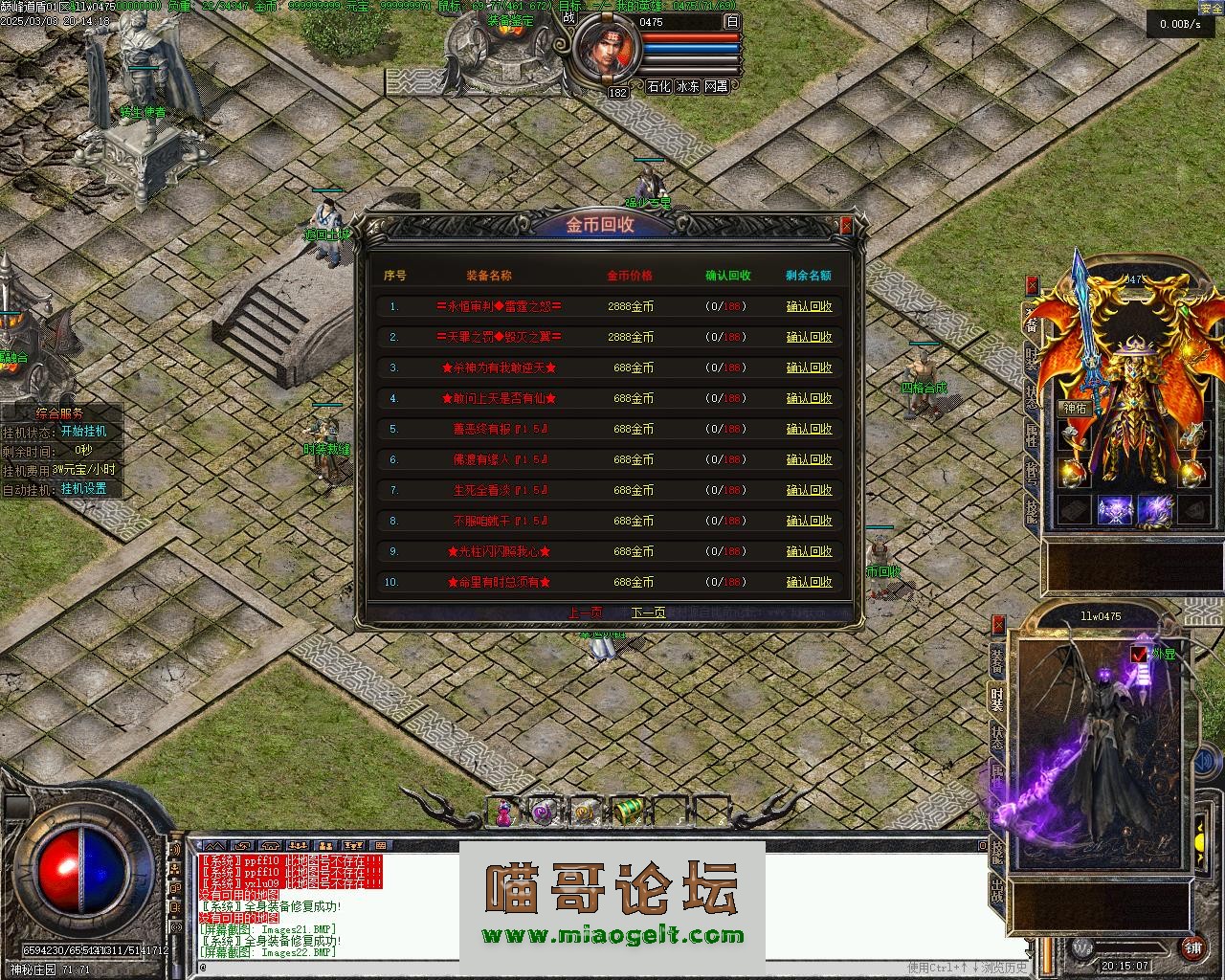
Task: Go to next page with 下一页
Action: [648, 612]
